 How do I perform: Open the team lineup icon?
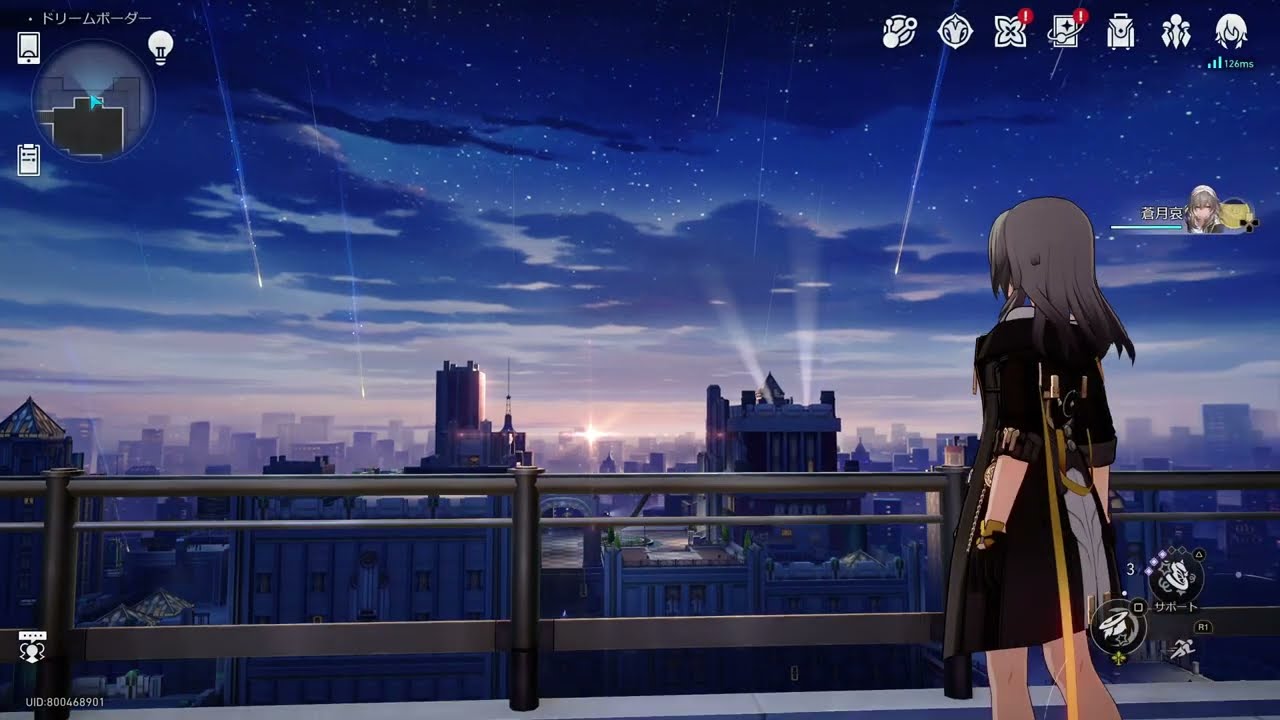(x=1176, y=33)
